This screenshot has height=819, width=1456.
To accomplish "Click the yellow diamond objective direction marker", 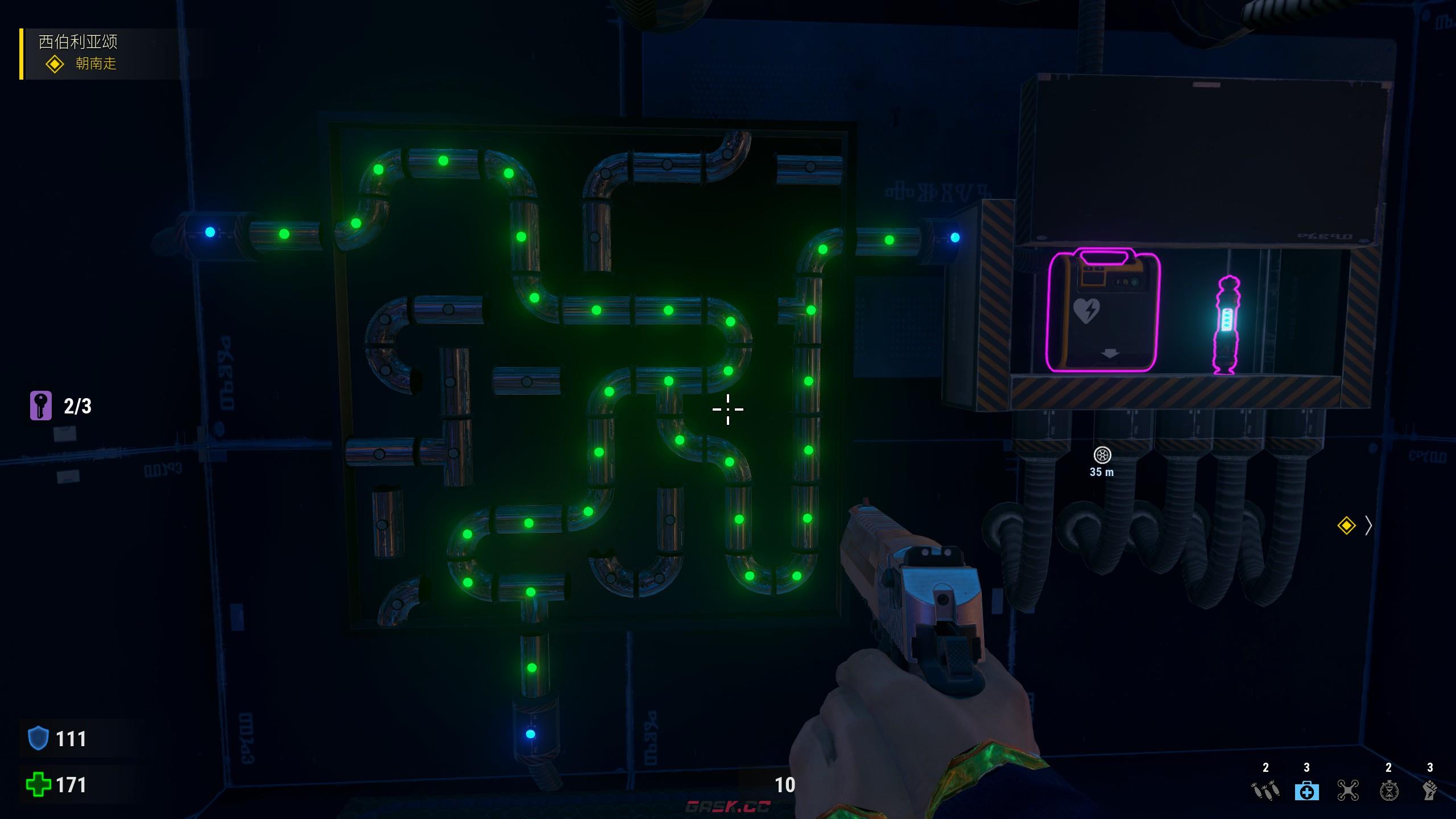I will point(1346,526).
